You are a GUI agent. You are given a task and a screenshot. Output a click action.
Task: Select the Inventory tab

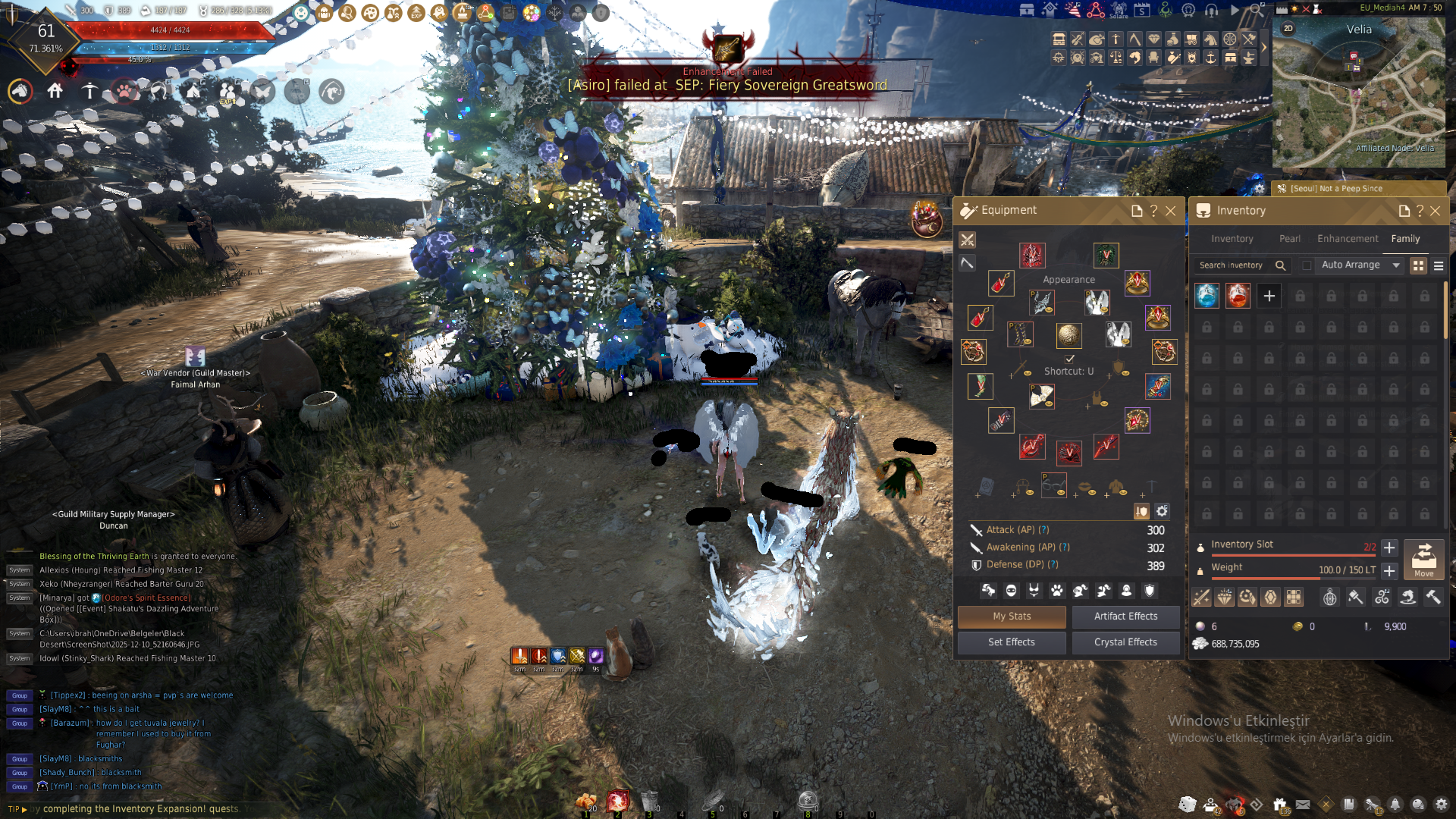click(x=1232, y=239)
